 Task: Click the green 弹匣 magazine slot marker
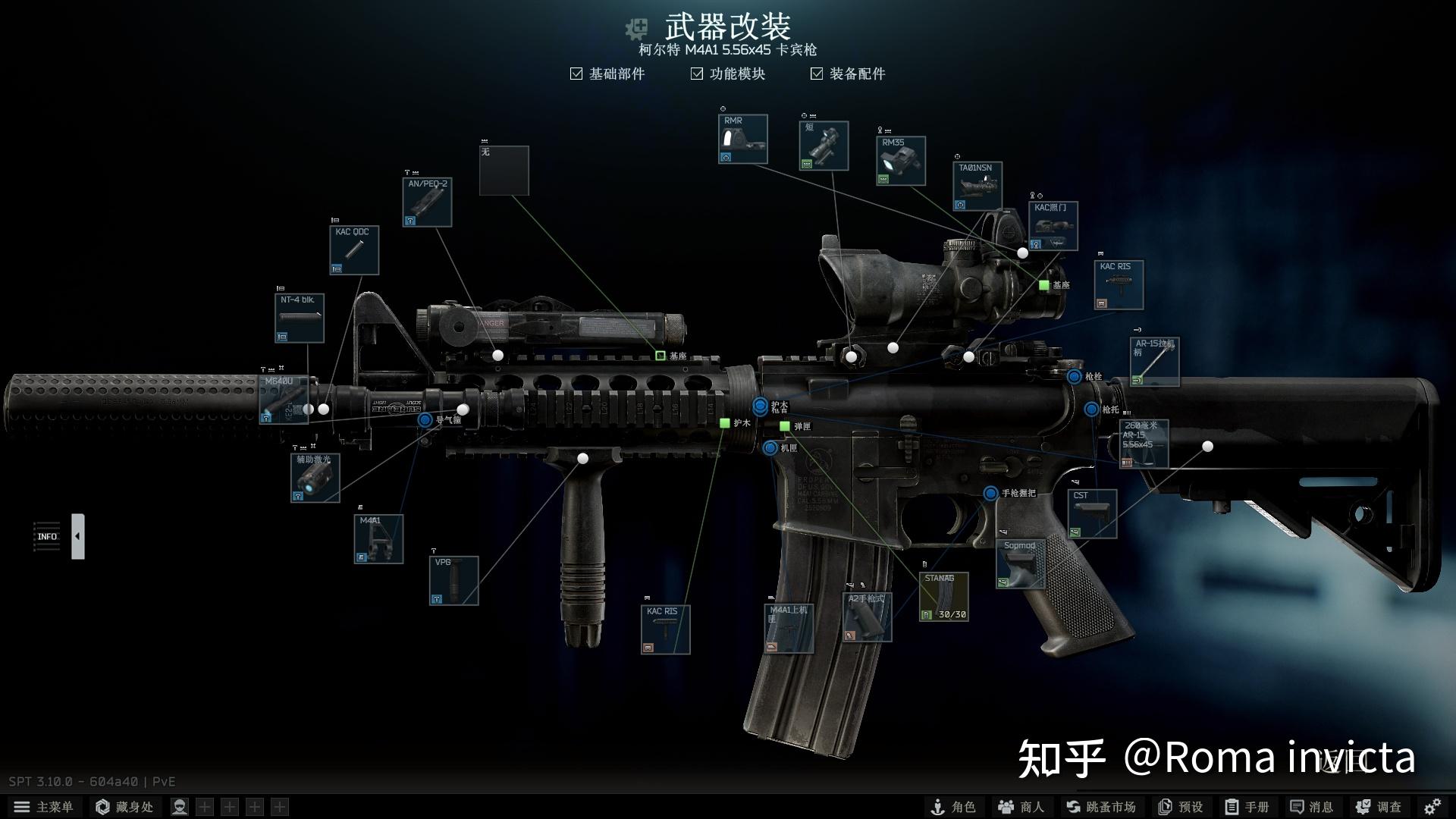pos(785,427)
